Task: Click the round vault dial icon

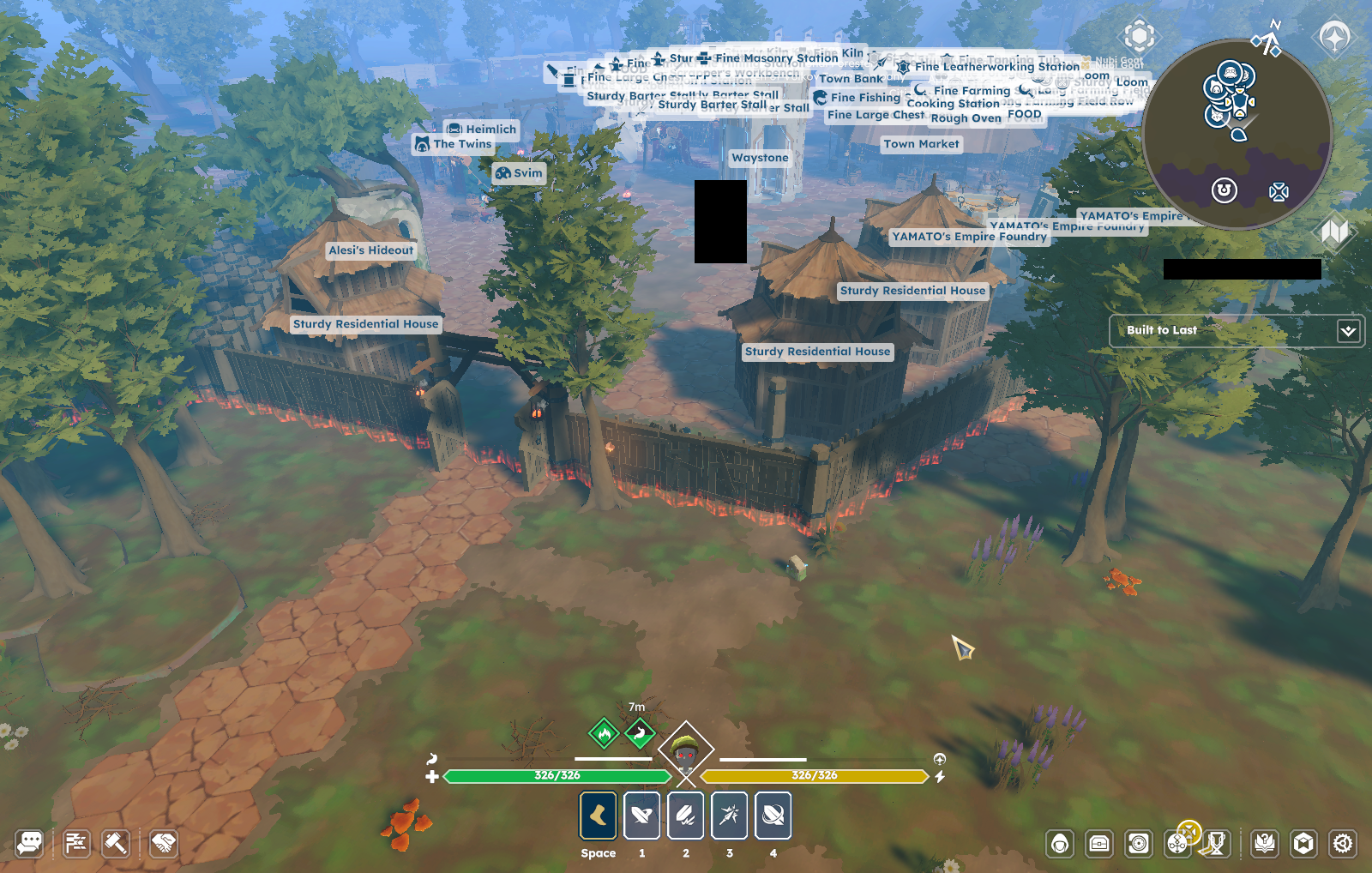Action: [1139, 844]
